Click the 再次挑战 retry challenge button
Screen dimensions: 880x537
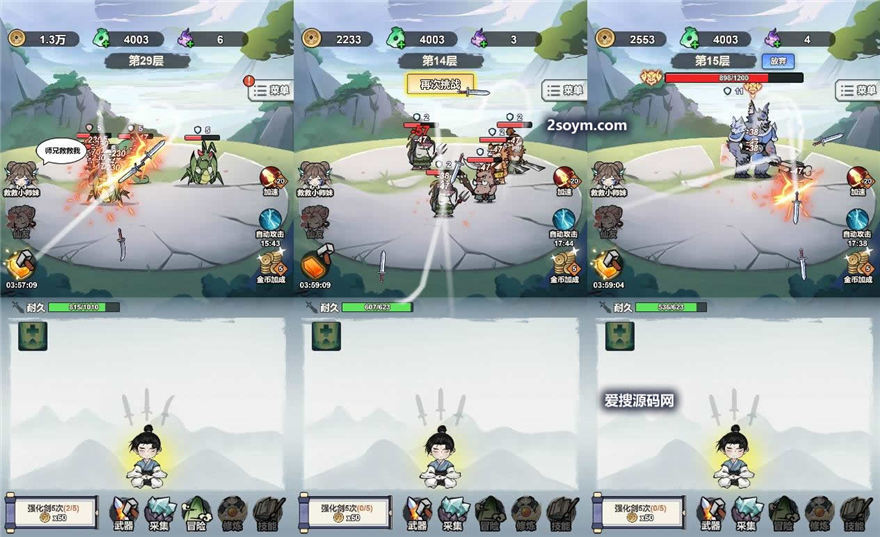[438, 85]
